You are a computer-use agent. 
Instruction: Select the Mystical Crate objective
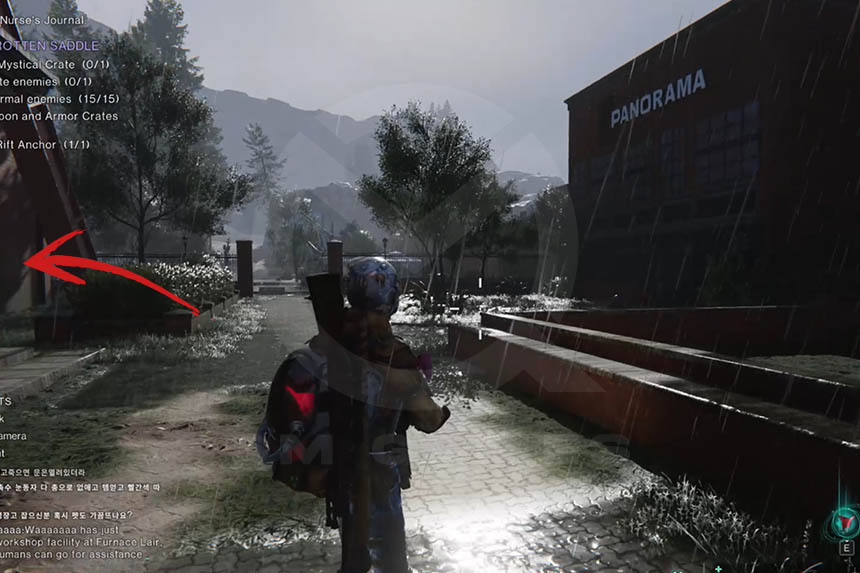(53, 65)
